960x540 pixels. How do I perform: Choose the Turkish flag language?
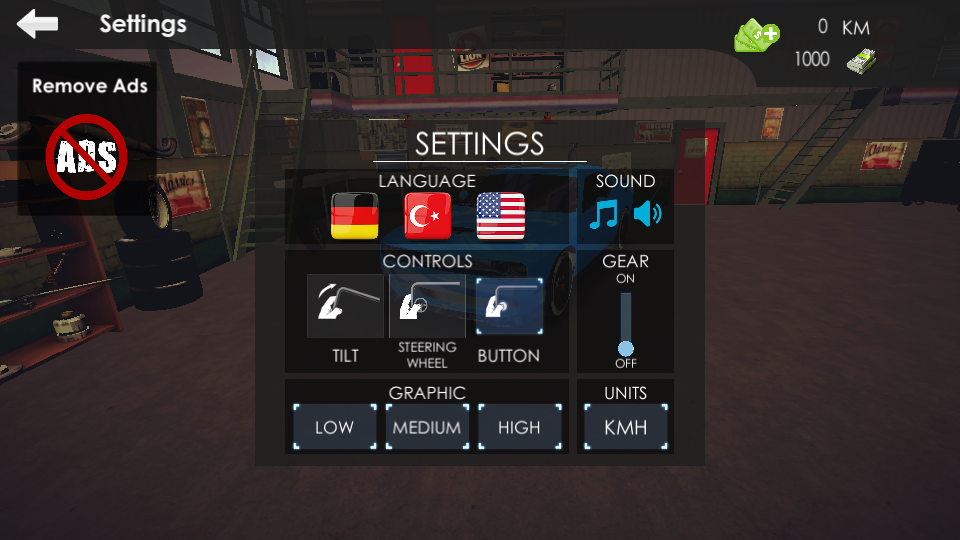click(428, 216)
